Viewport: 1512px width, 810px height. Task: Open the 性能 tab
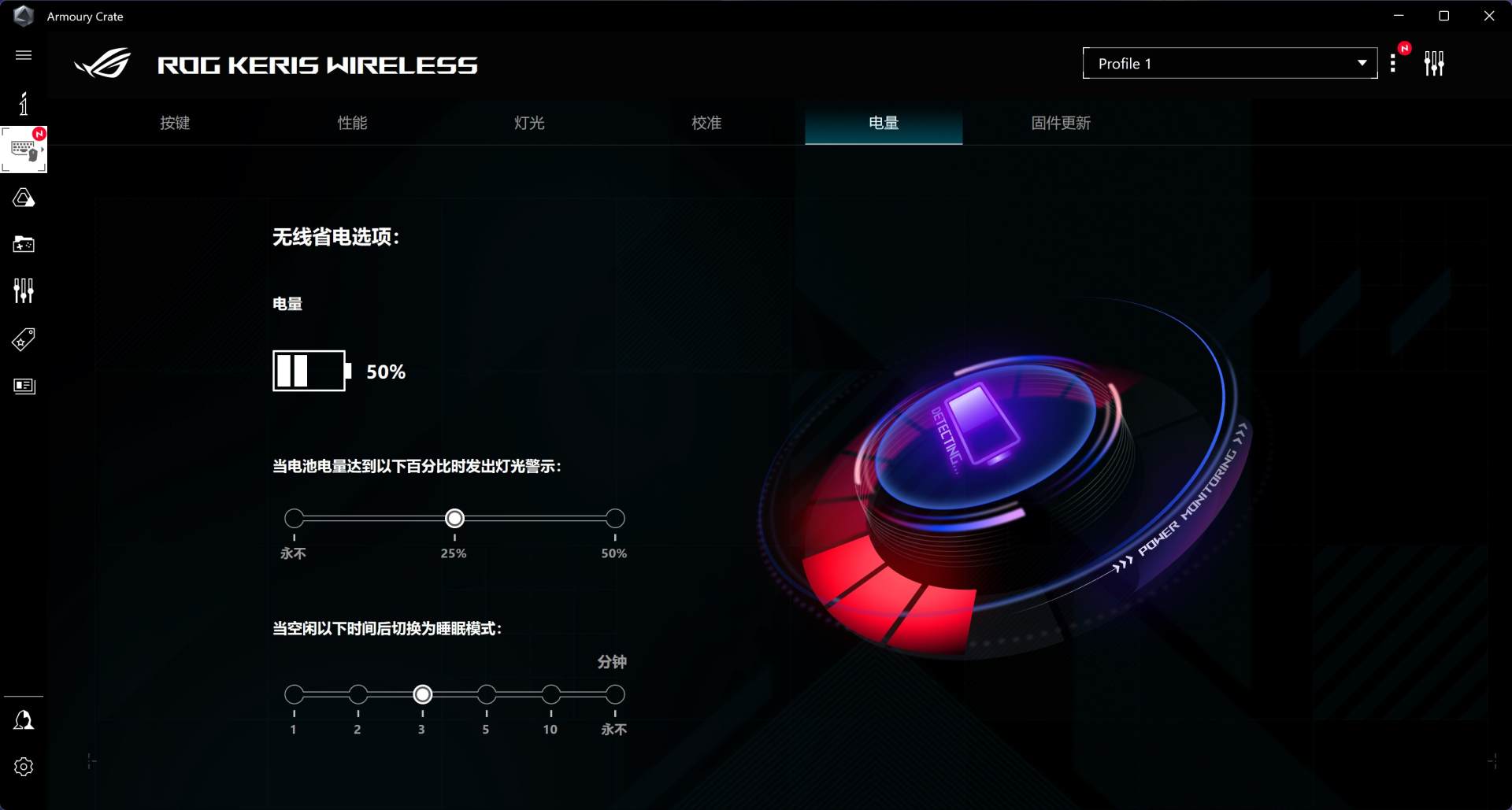click(x=352, y=123)
